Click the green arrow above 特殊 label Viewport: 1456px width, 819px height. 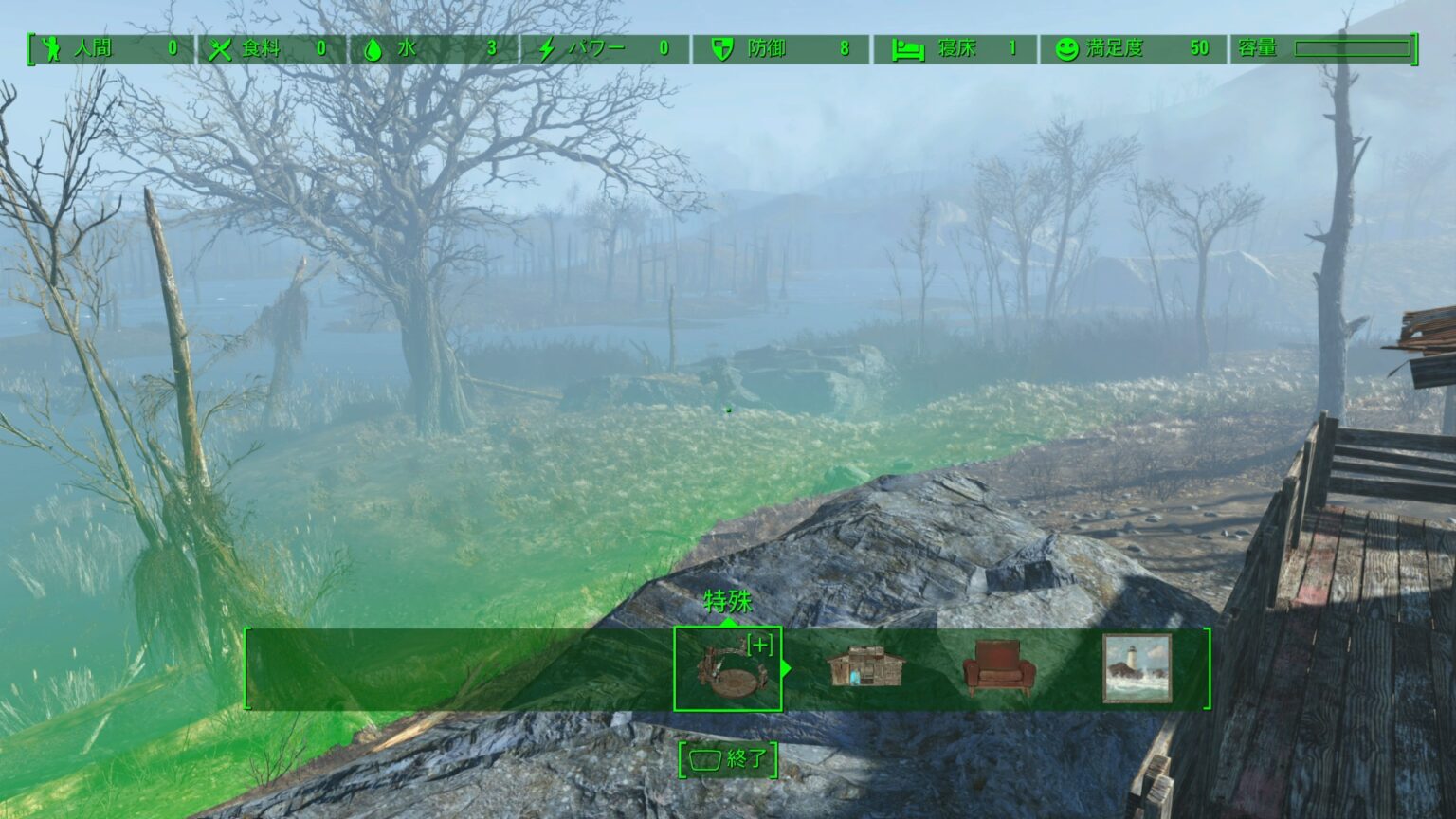pos(728,625)
